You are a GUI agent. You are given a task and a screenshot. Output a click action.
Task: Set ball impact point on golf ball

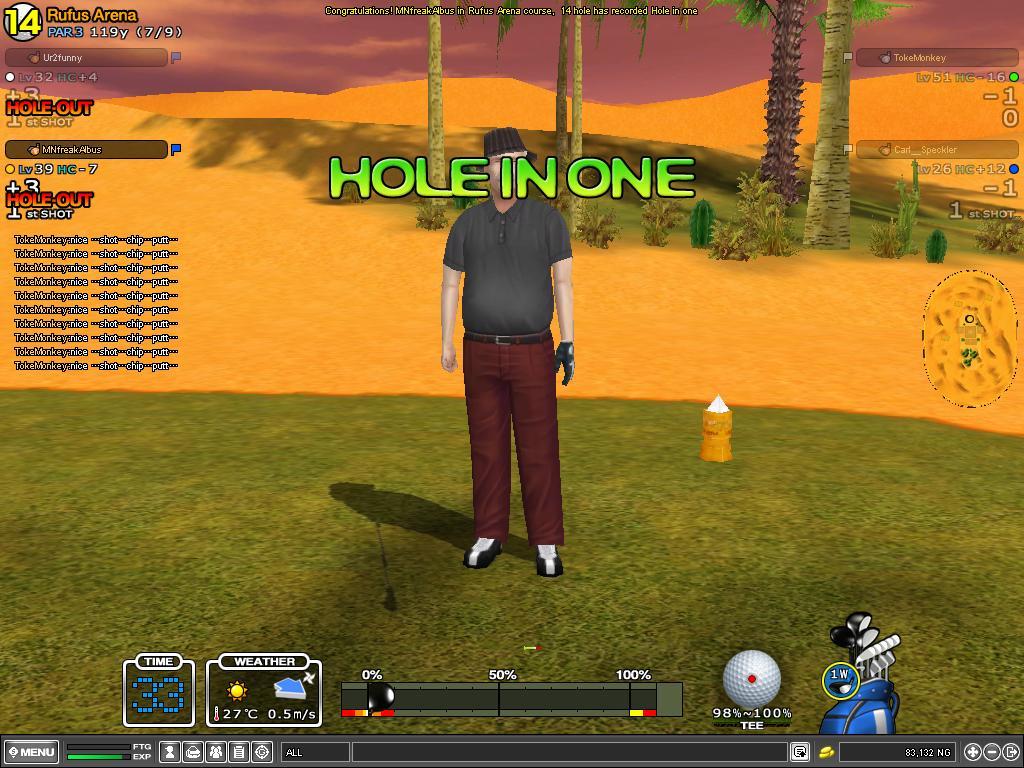752,678
